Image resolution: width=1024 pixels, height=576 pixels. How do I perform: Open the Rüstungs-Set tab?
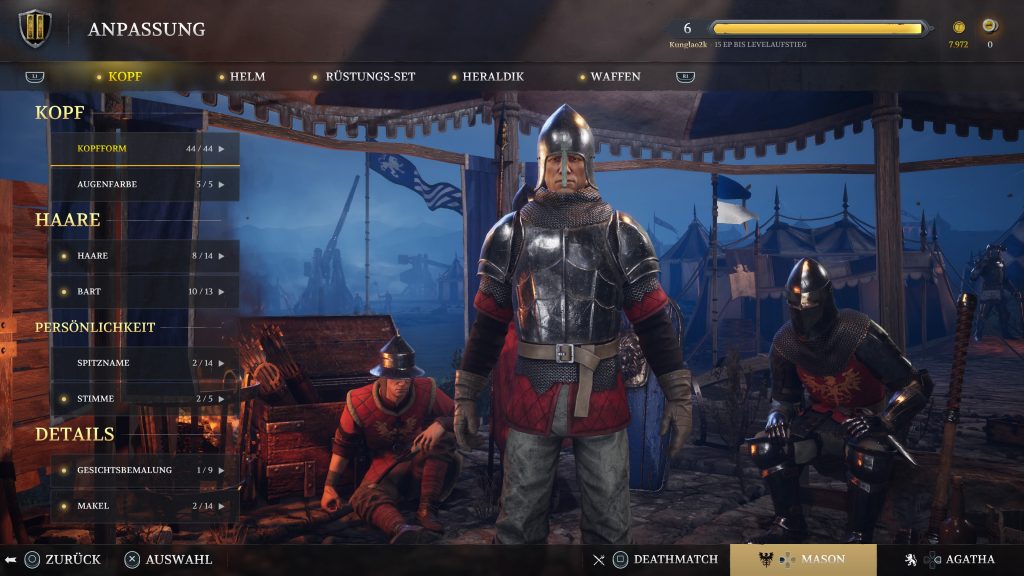369,77
